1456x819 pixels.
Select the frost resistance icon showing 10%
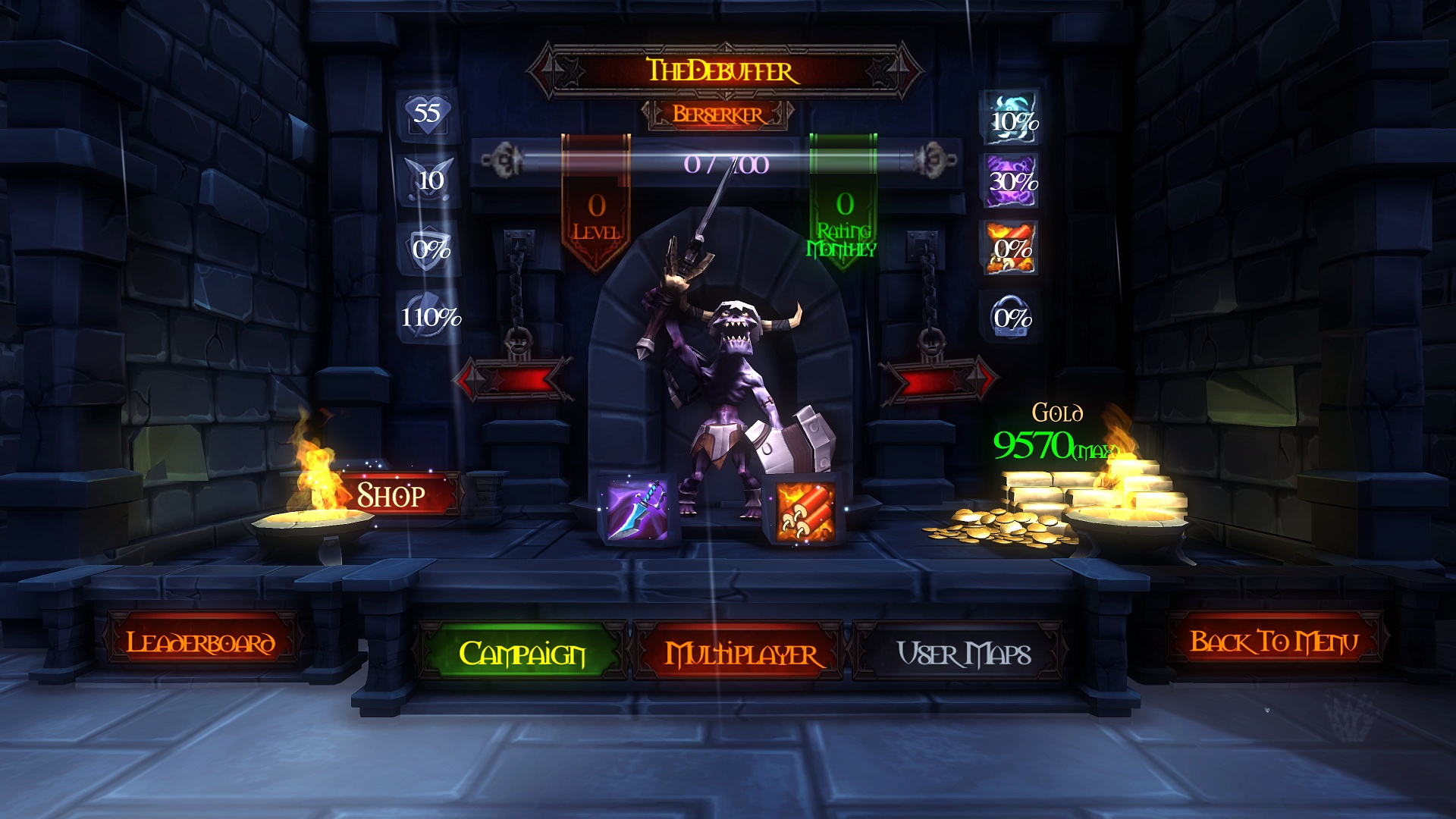click(1011, 119)
